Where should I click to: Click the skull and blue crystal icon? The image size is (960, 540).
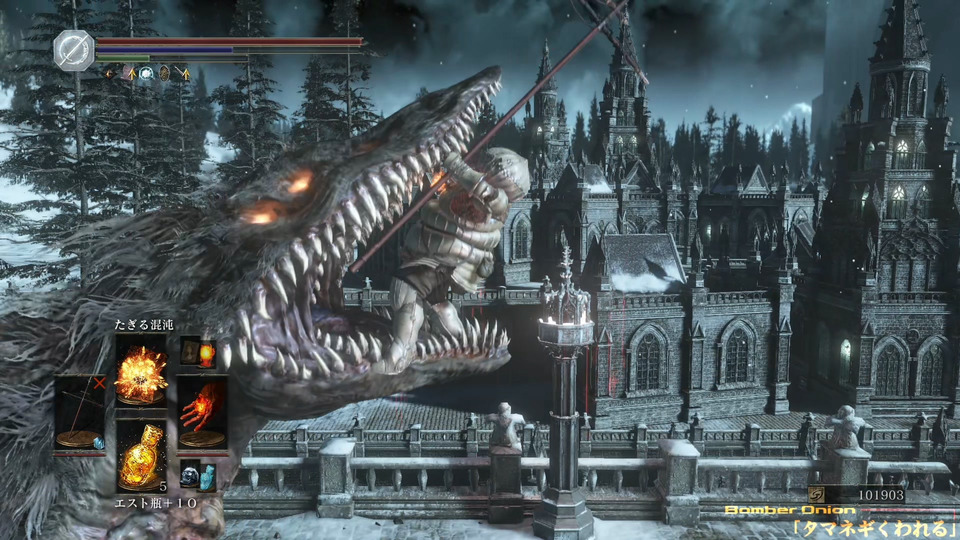pos(198,475)
